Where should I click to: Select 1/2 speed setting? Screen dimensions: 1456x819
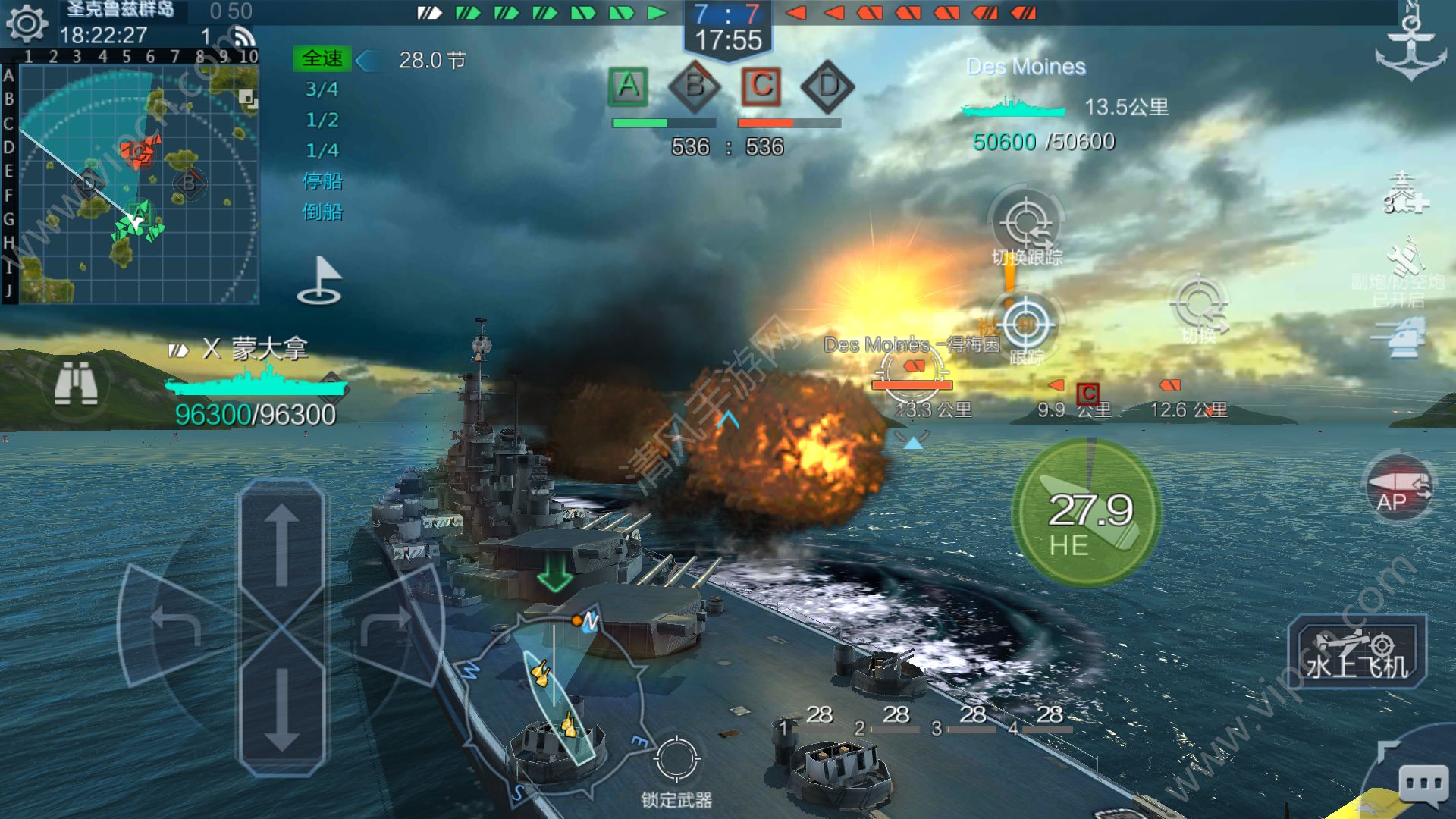[x=322, y=120]
